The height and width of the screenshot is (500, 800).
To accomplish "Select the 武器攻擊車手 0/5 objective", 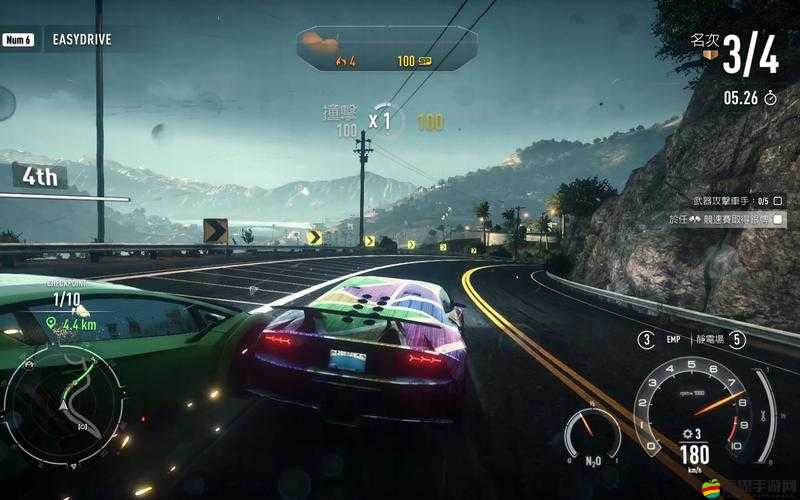I will (x=725, y=200).
